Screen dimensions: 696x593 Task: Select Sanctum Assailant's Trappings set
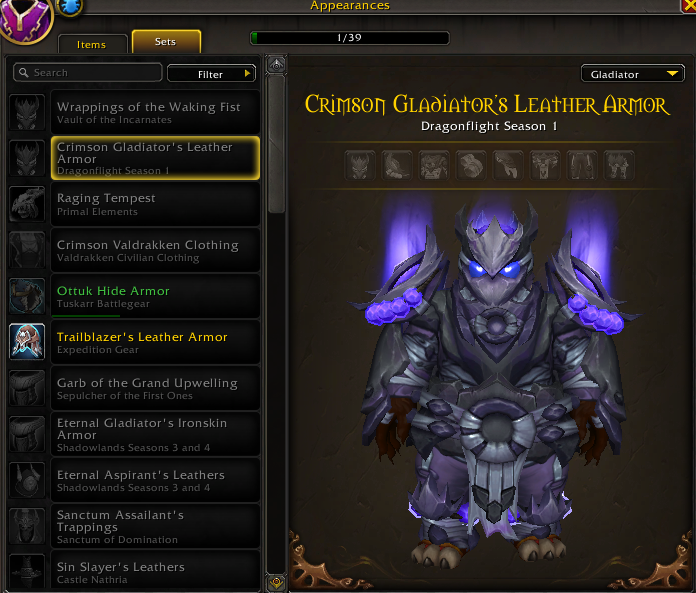(148, 526)
